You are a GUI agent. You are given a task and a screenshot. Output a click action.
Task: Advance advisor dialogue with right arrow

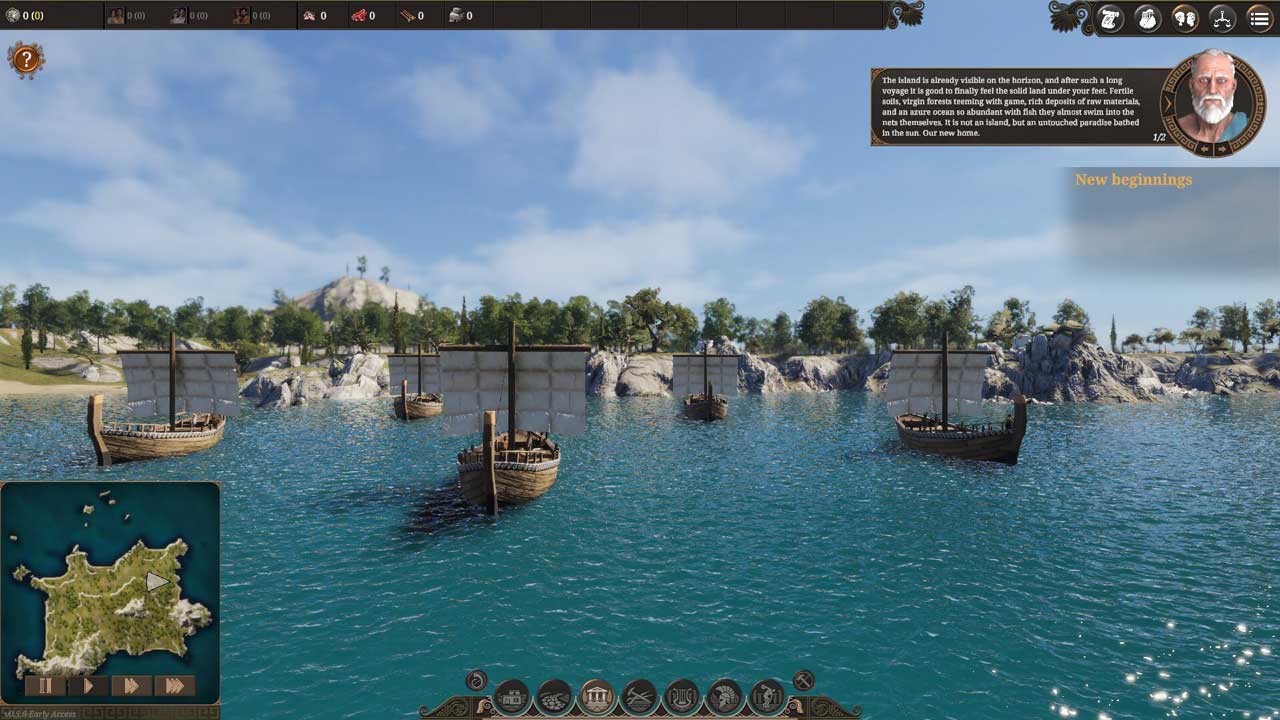(x=1222, y=149)
